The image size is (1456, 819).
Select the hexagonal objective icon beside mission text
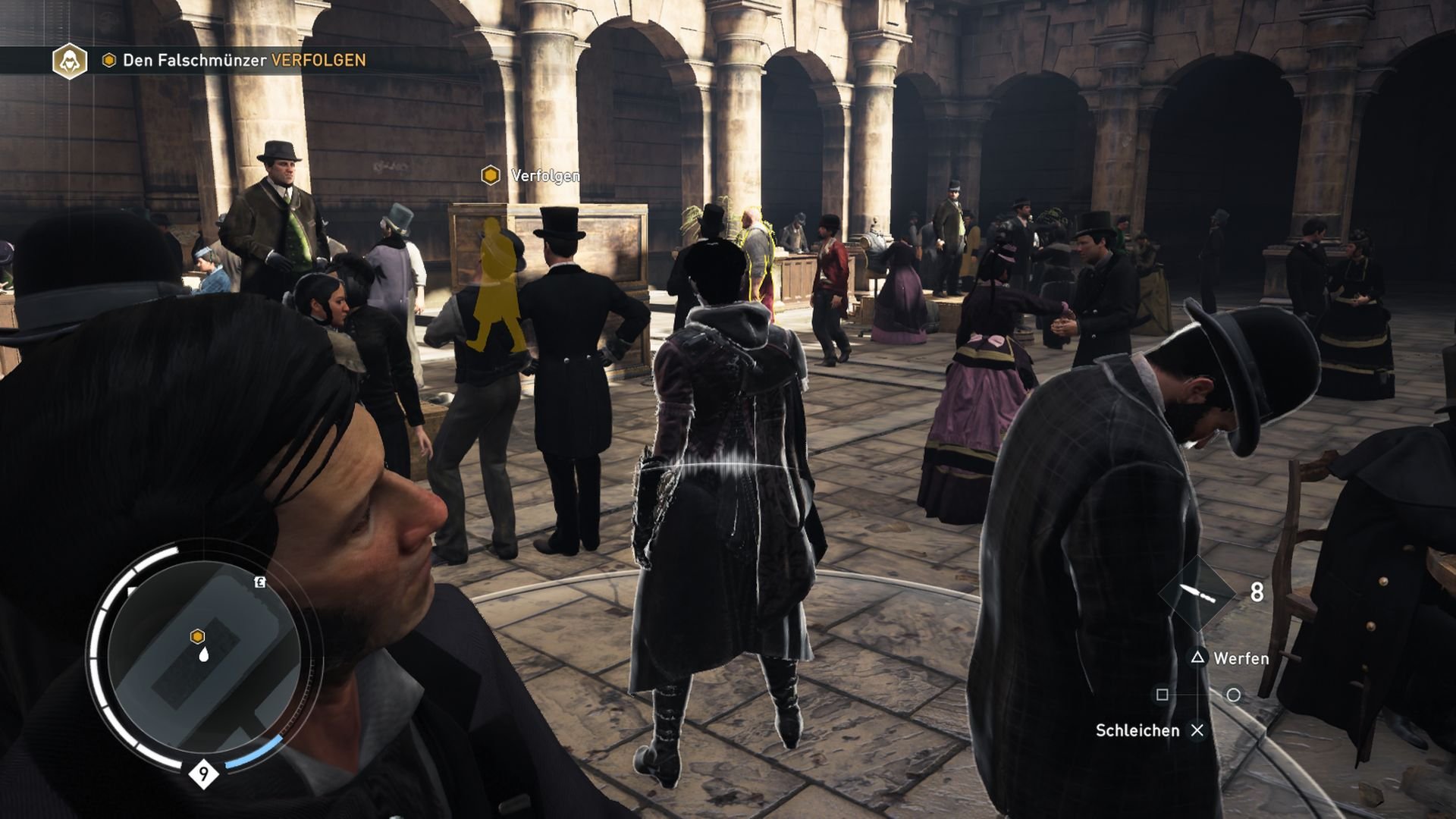pyautogui.click(x=108, y=60)
